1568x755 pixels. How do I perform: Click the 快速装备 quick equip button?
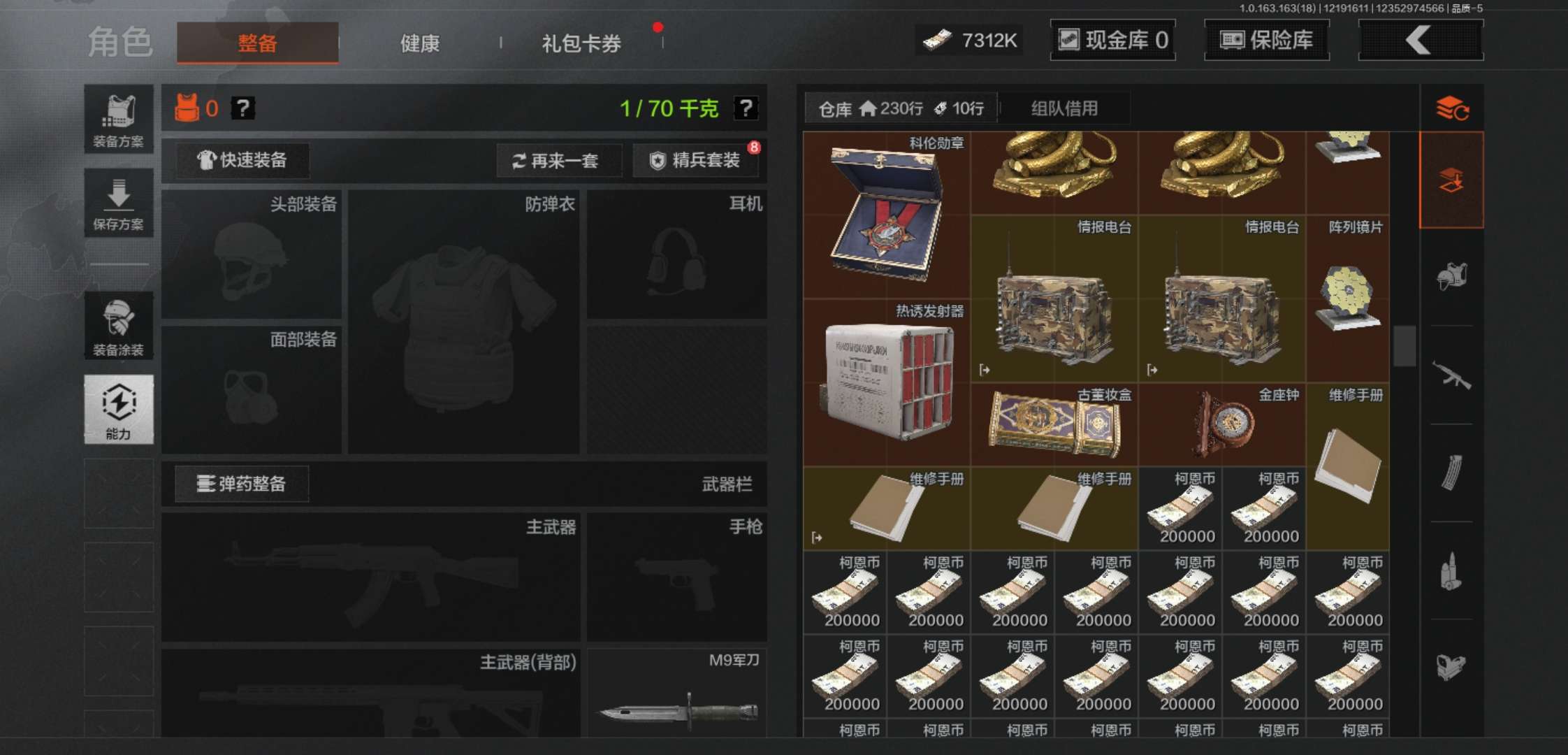(241, 160)
